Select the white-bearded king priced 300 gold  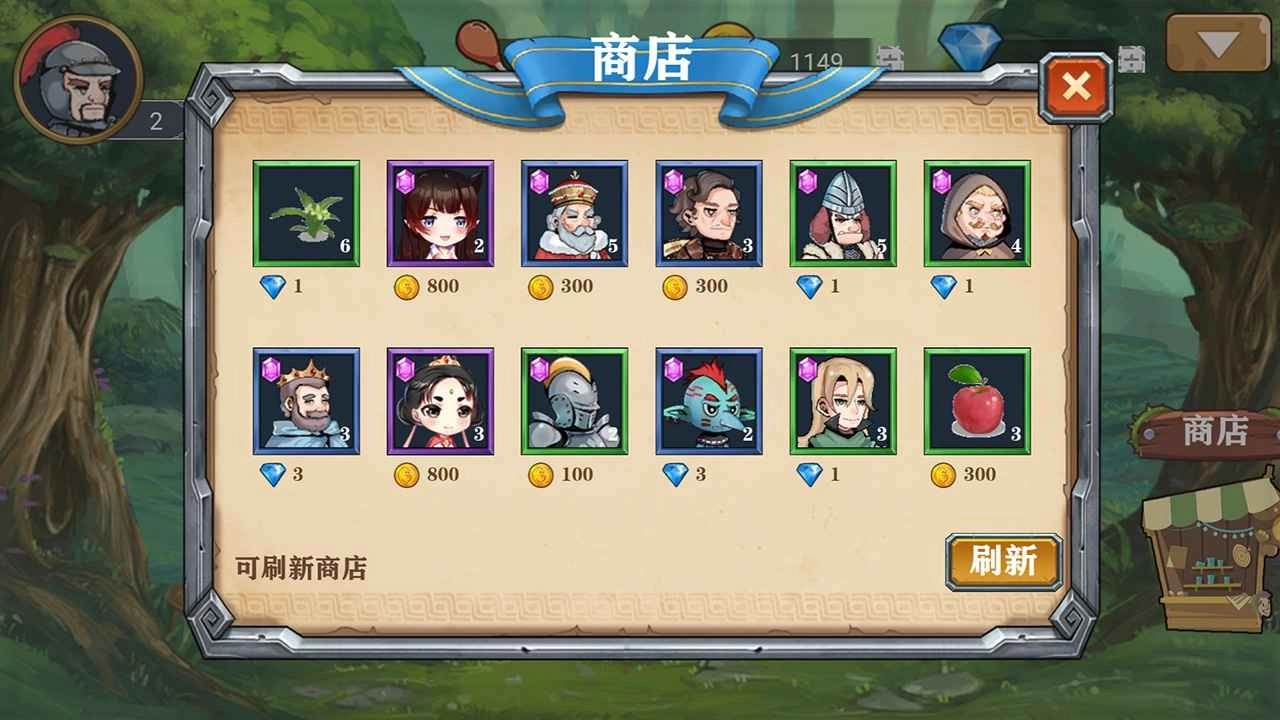571,213
